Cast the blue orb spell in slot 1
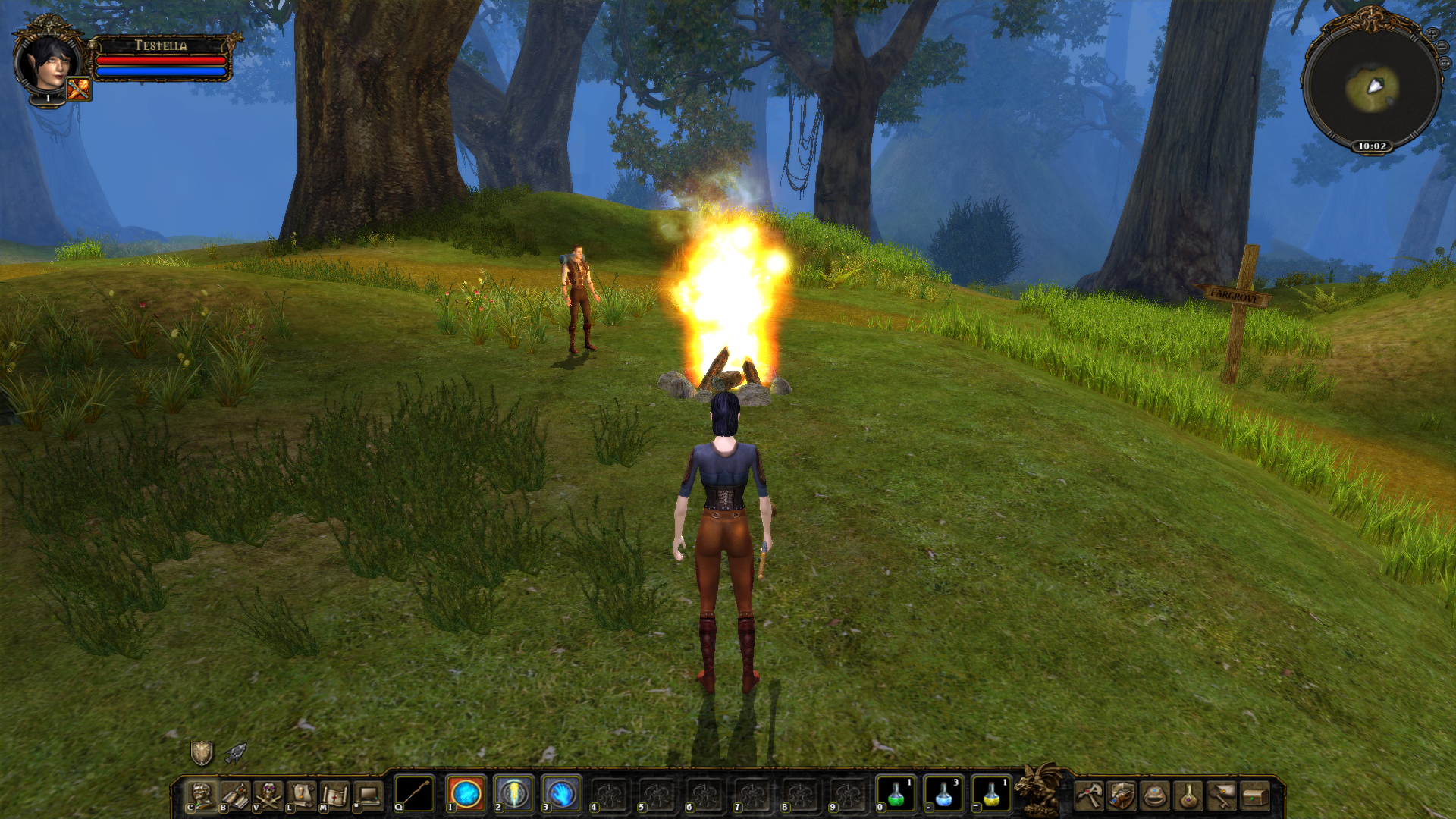 tap(465, 793)
